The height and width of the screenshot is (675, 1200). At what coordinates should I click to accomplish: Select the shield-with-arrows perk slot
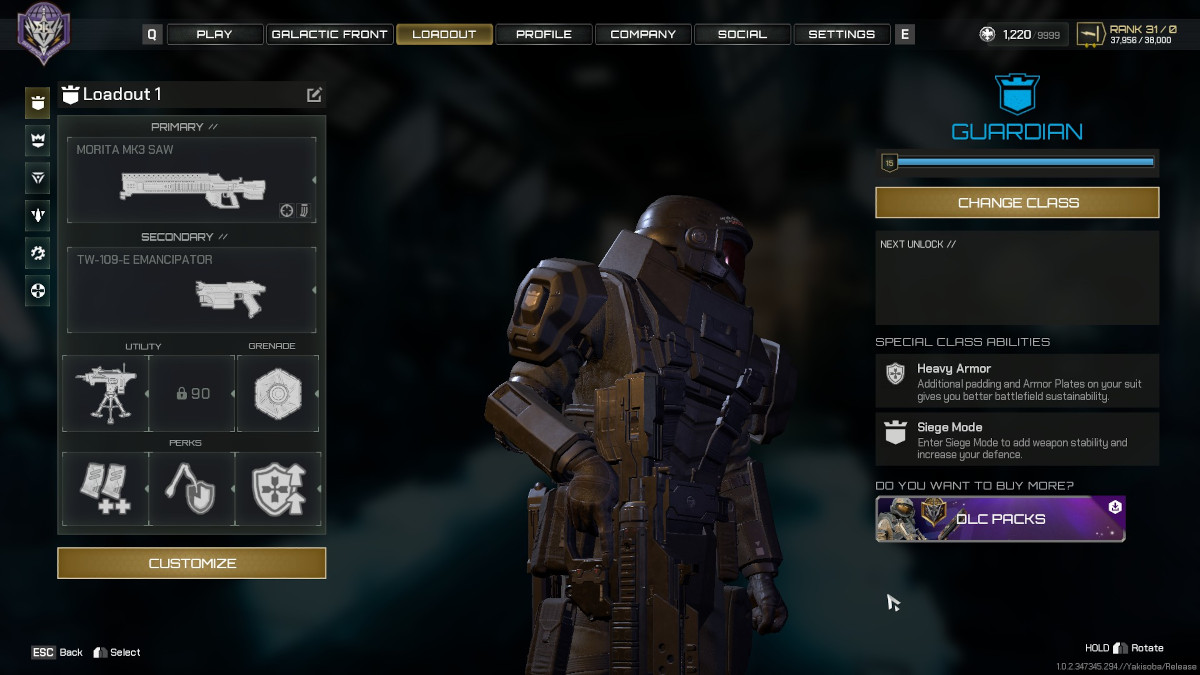(278, 489)
